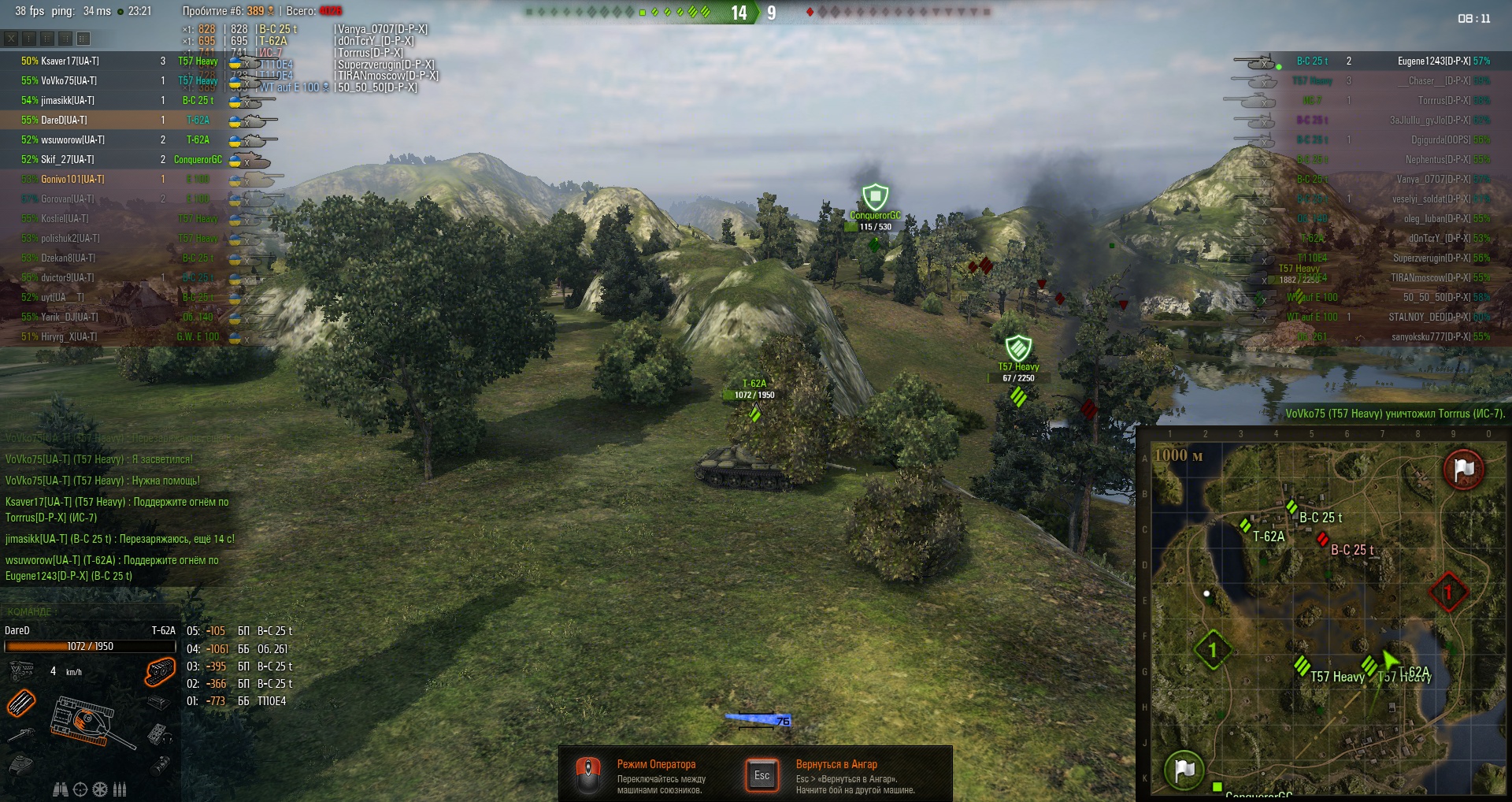Click the damaged tracks module icon

click(x=159, y=672)
